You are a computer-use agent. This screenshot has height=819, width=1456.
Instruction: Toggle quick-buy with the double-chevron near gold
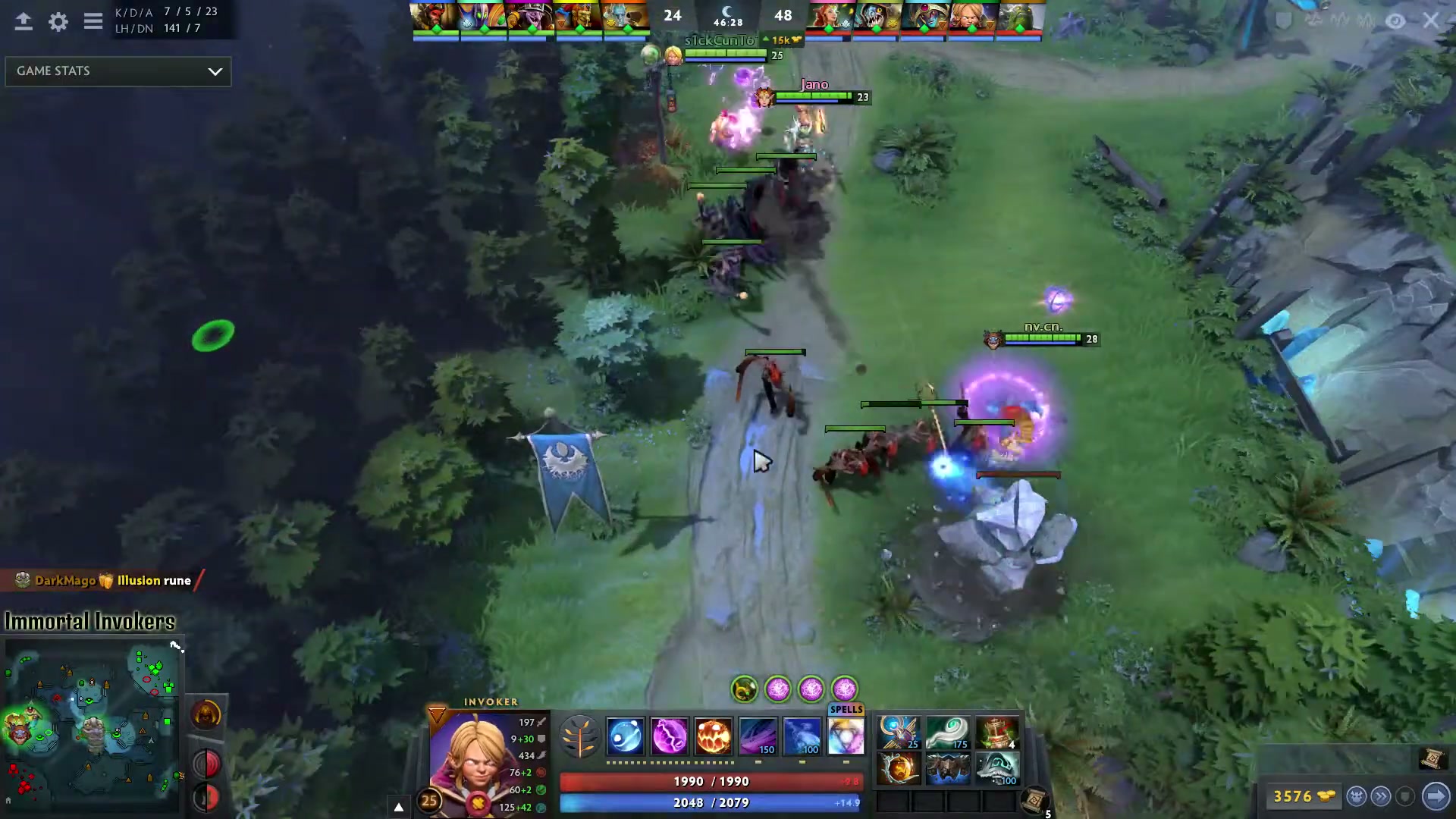1382,796
